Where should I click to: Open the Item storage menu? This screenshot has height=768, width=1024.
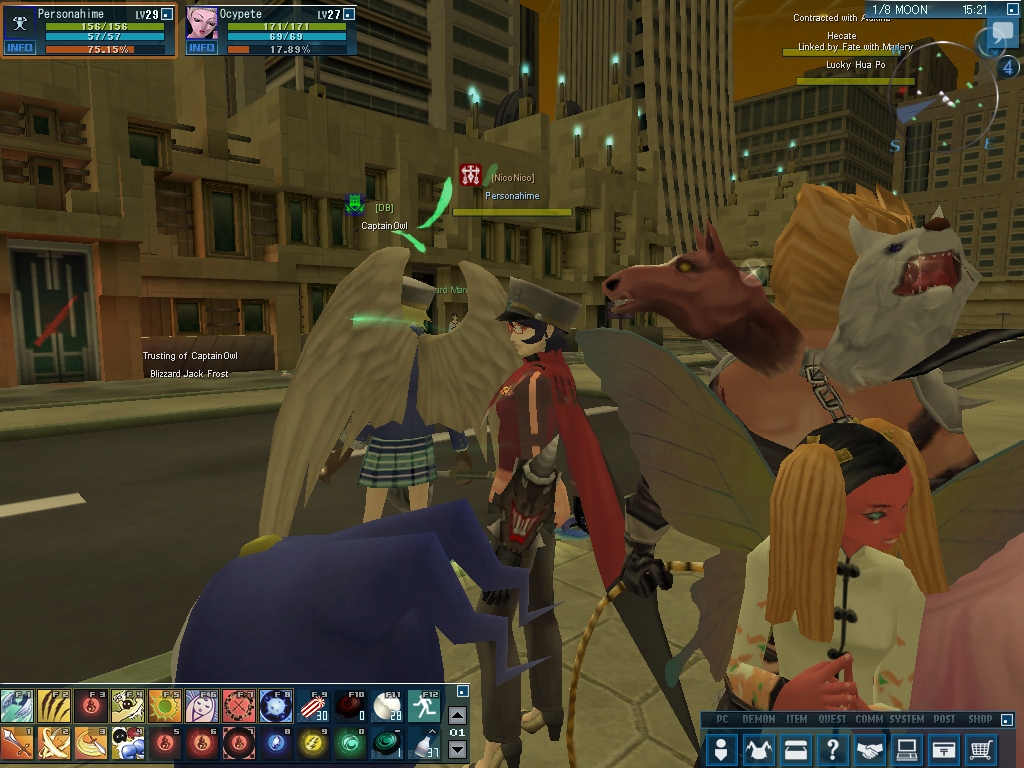coord(796,748)
